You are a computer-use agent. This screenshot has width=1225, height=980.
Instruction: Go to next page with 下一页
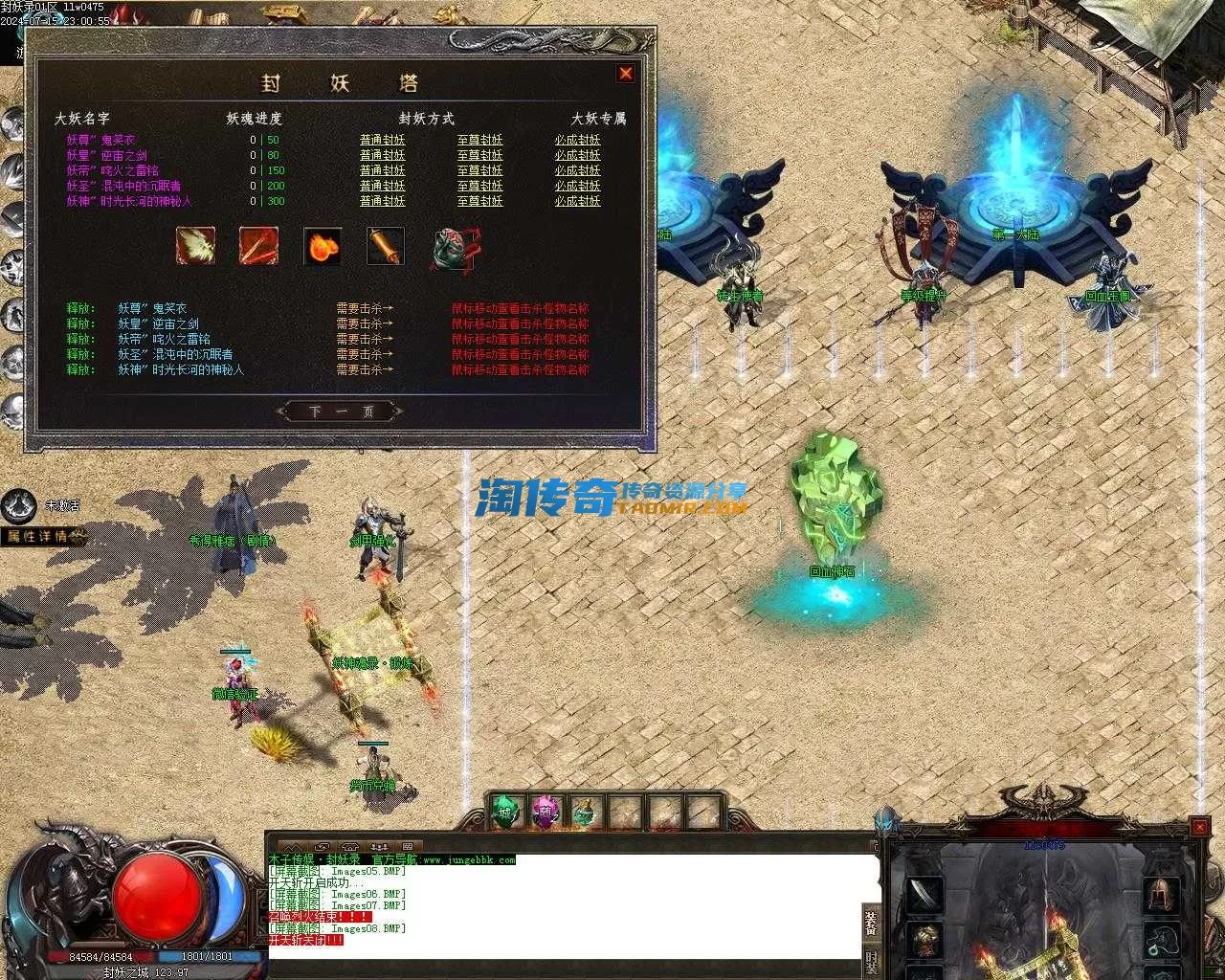[x=341, y=412]
